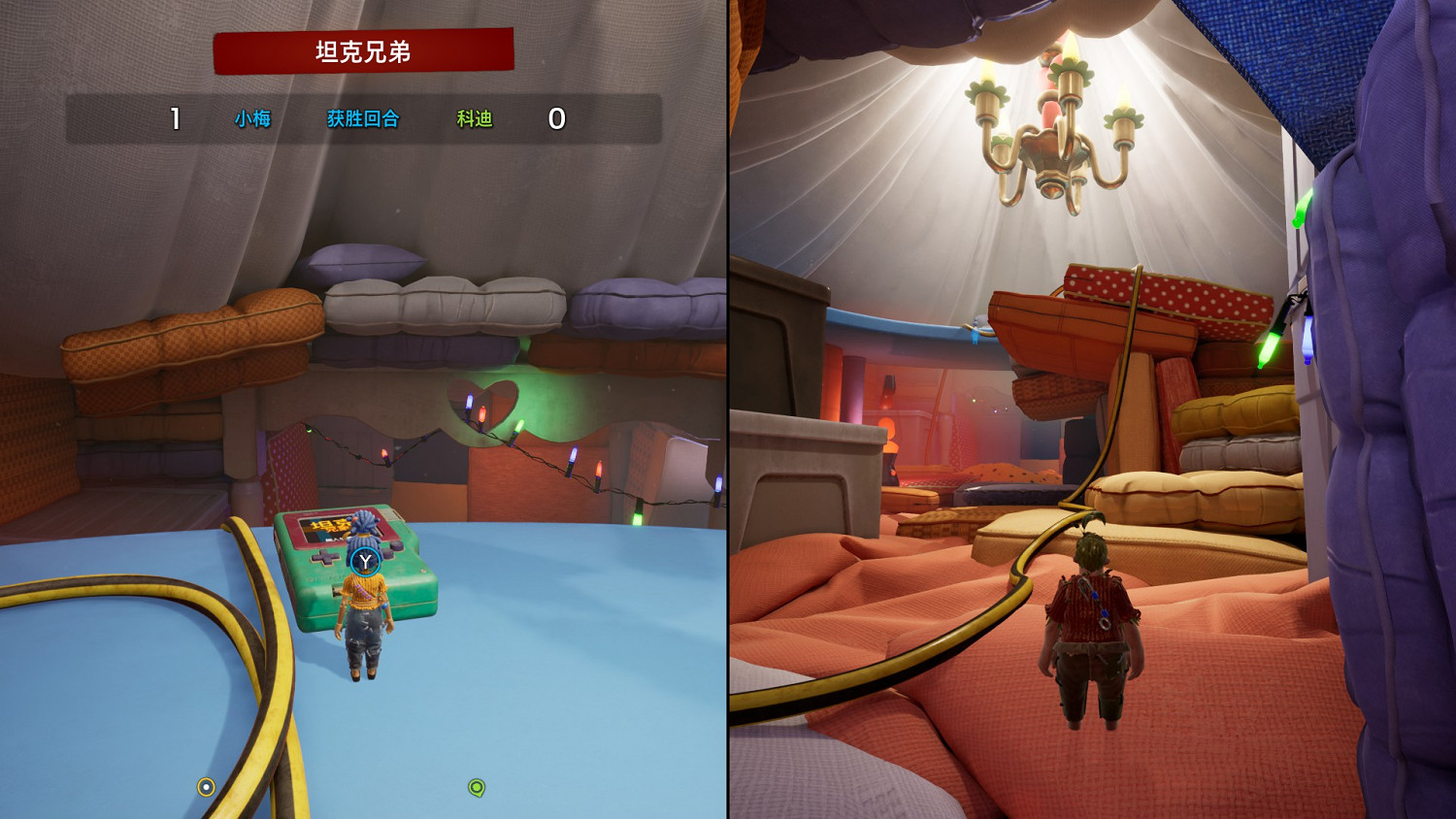Click the red bulb on the heart-shaped decoration
Viewport: 1456px width, 819px height.
point(482,414)
